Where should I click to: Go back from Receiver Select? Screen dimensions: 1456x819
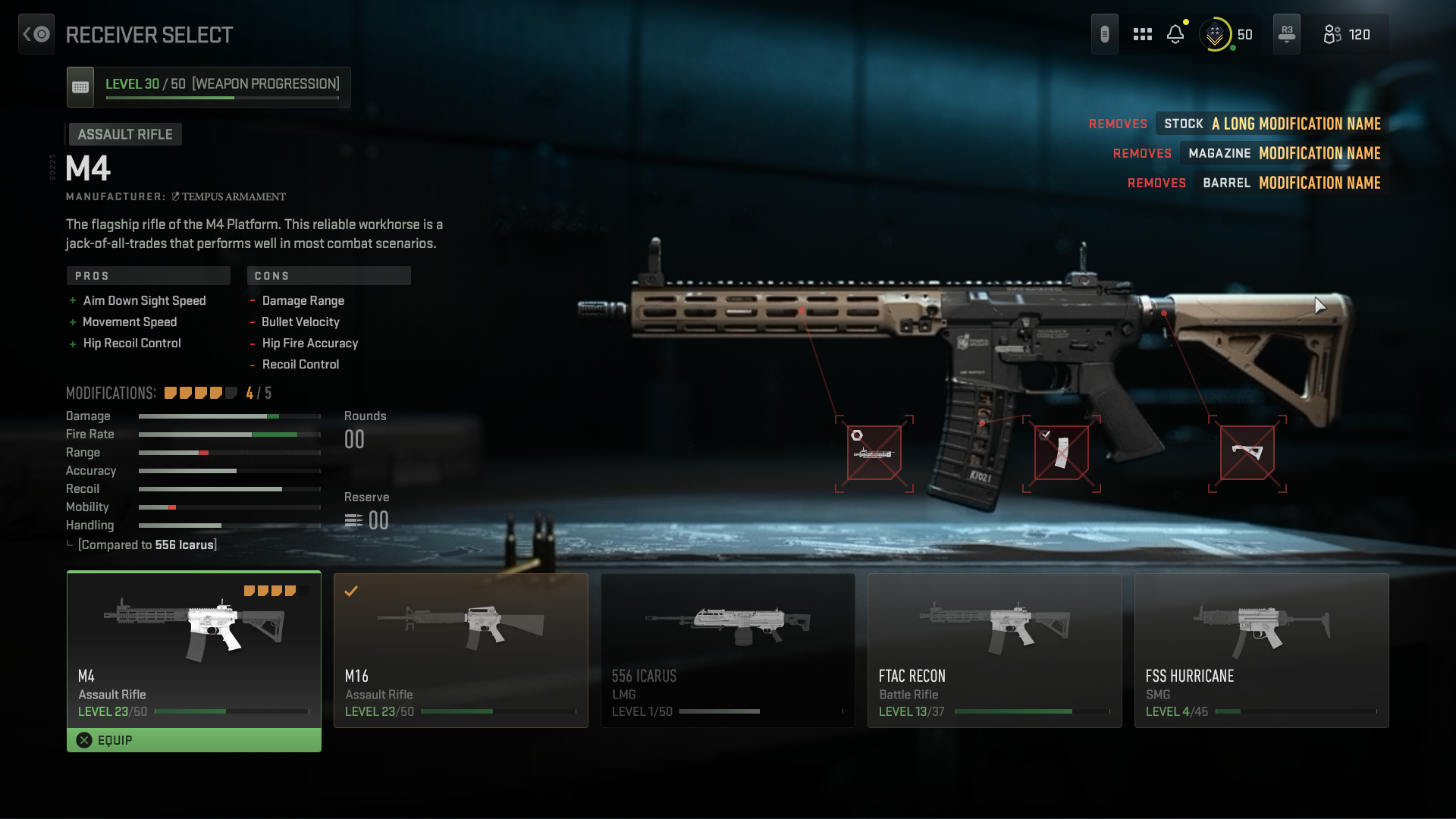point(36,34)
